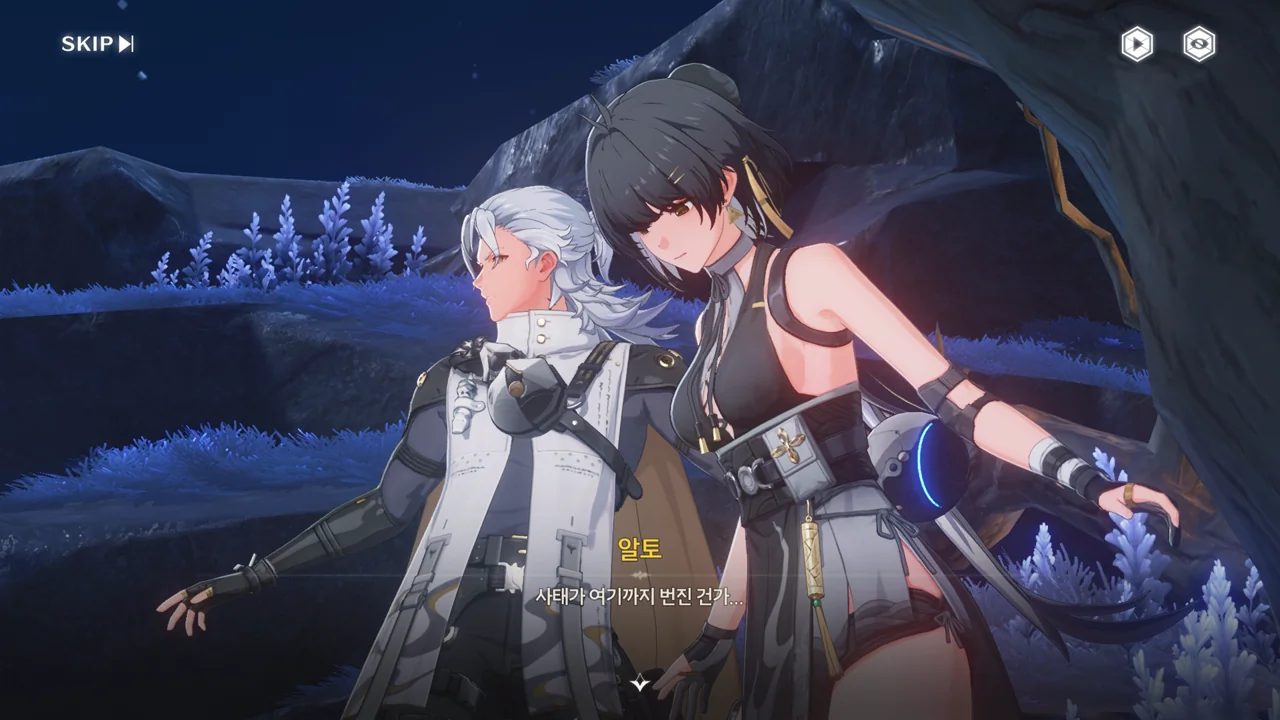Advance dialogue with the diamond continue indicator
This screenshot has height=720, width=1280.
640,683
